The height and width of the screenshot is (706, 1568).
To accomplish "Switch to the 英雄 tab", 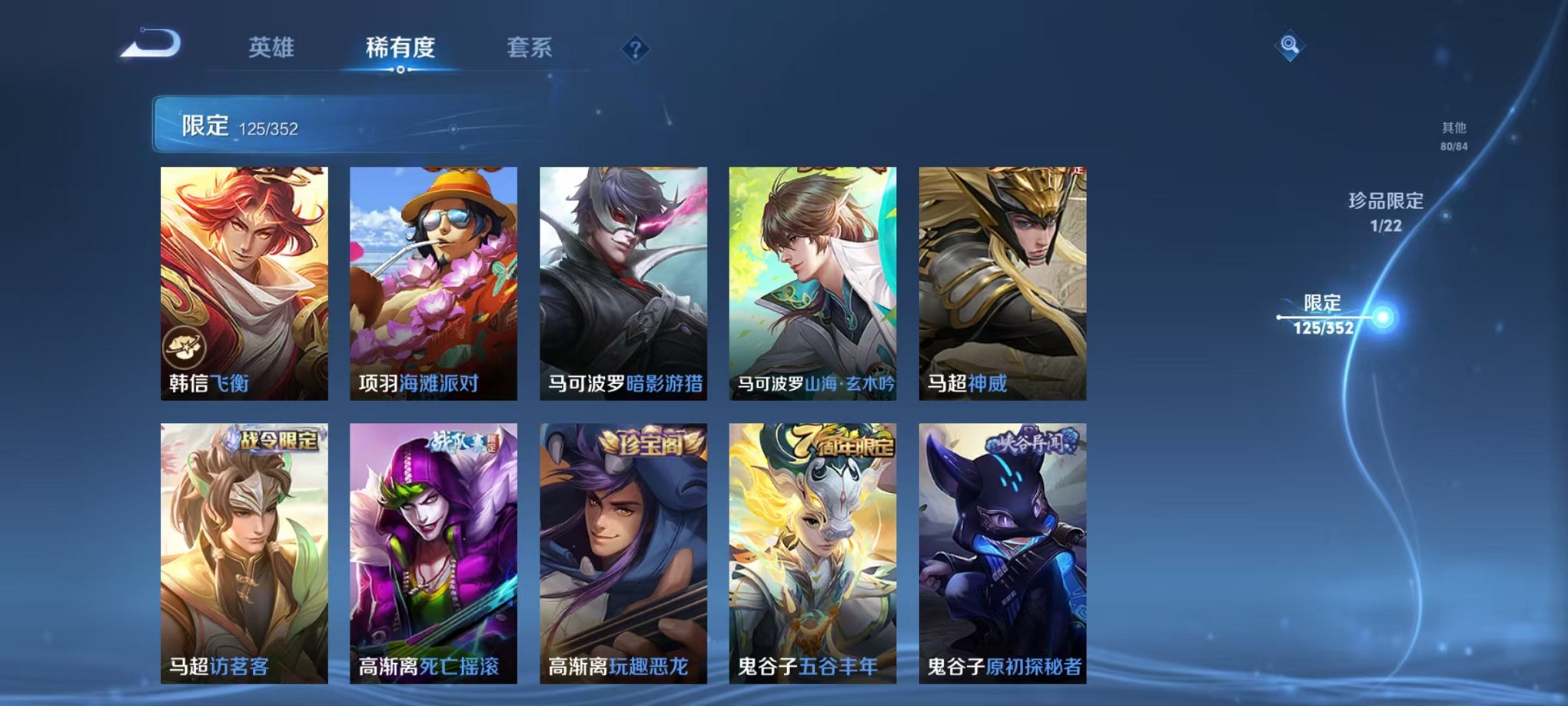I will coord(273,48).
